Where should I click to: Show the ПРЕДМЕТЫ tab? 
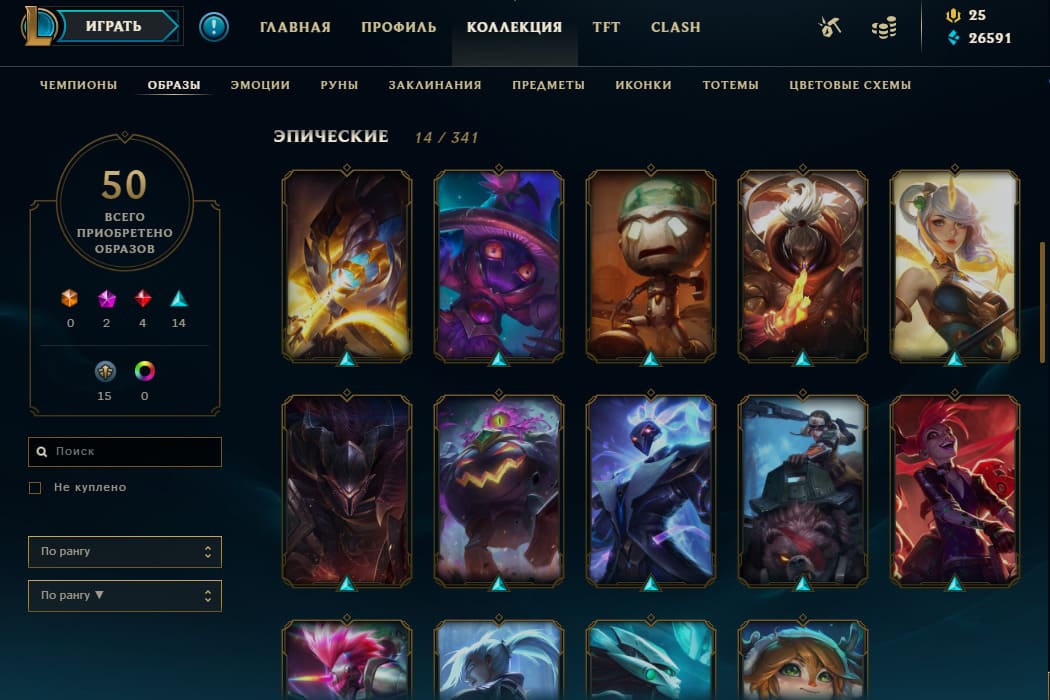click(x=548, y=85)
